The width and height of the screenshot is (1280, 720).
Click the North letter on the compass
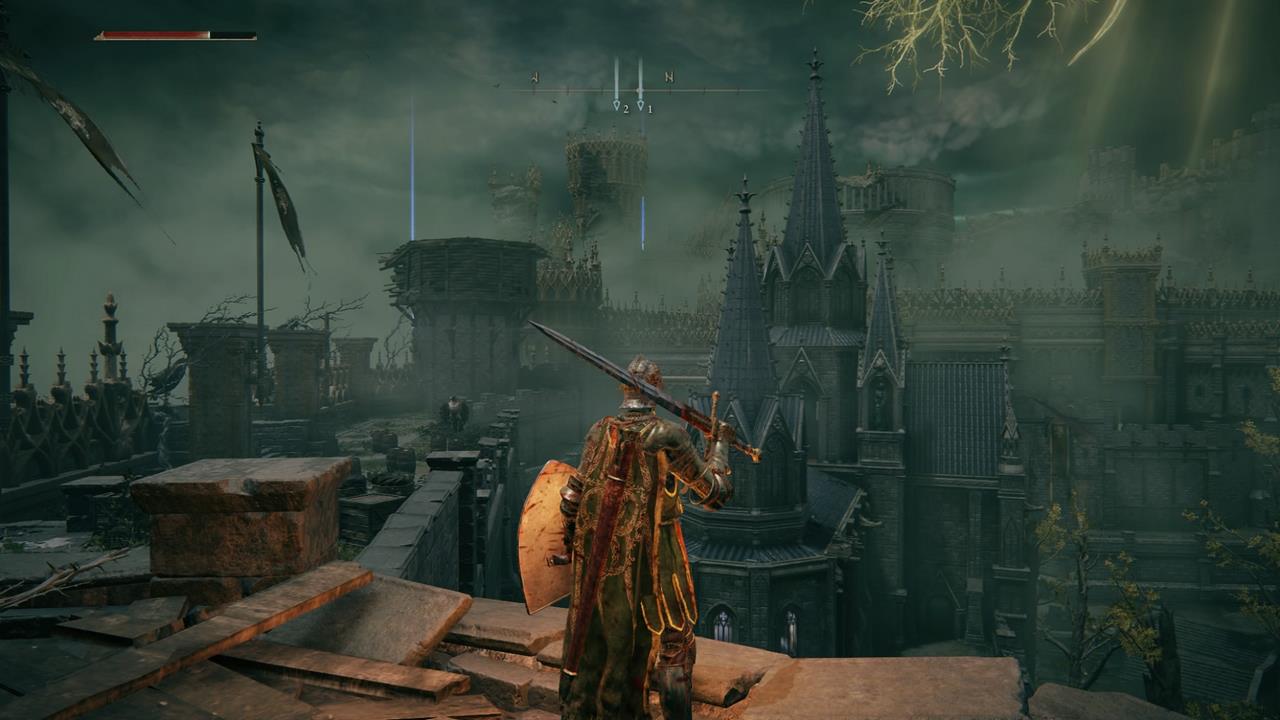[x=669, y=77]
